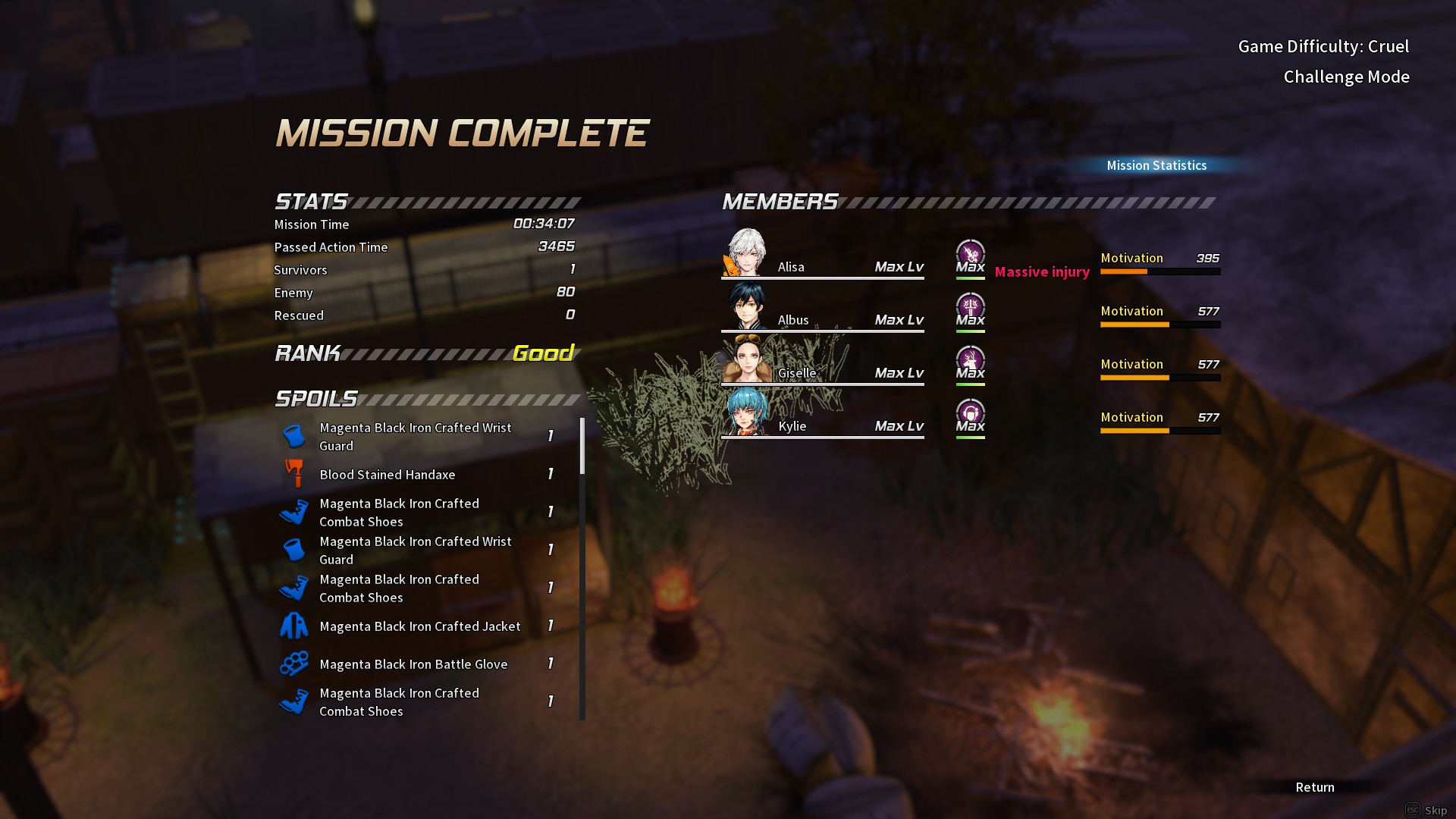Select Albus in the members list
This screenshot has width=1456, height=819.
747,306
